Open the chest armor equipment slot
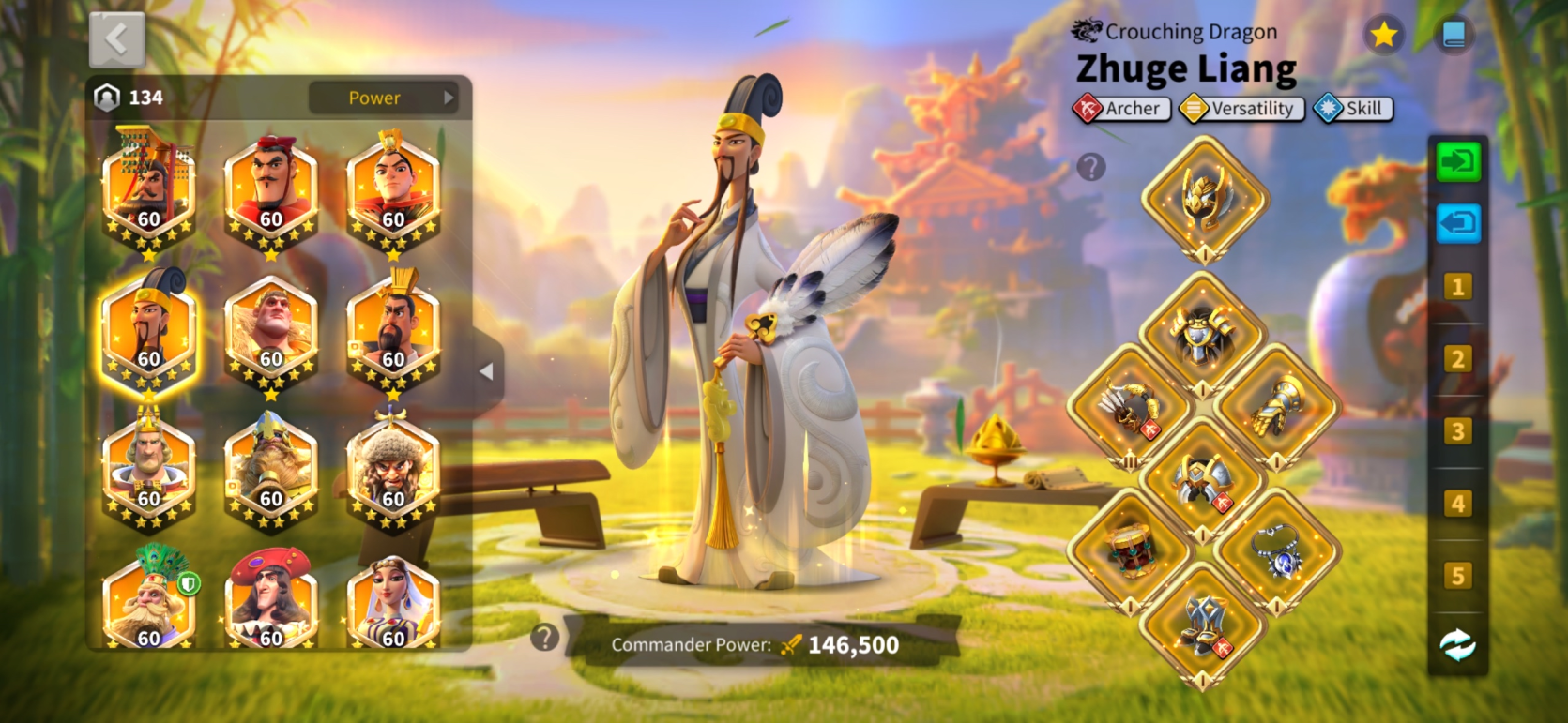Viewport: 1568px width, 723px height. (x=1202, y=335)
